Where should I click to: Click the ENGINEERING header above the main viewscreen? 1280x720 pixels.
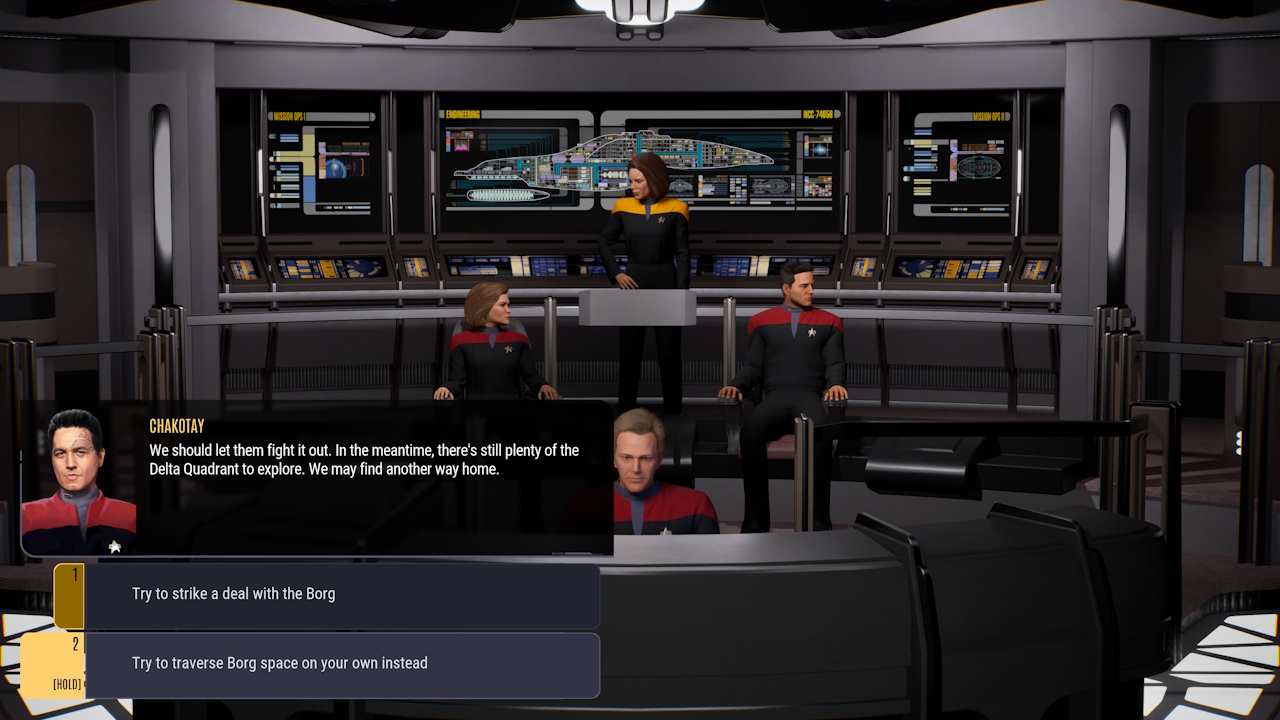point(463,113)
